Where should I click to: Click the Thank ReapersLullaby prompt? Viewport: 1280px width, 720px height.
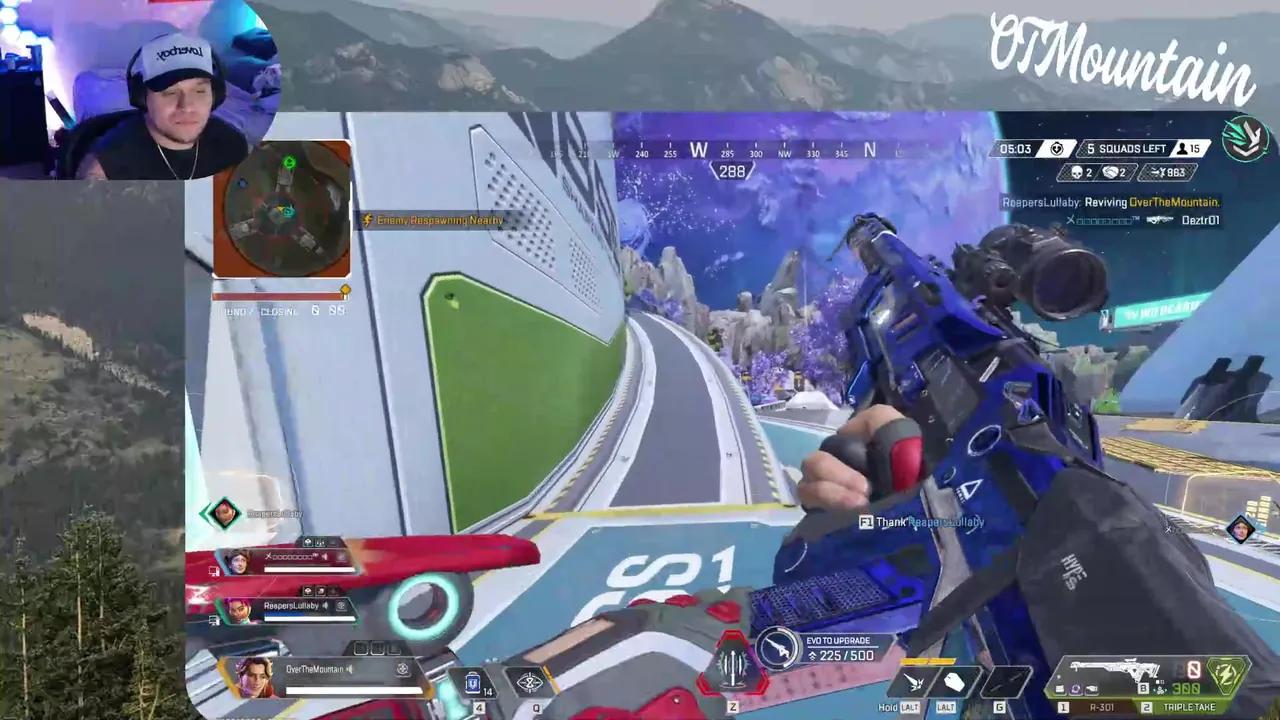point(920,522)
